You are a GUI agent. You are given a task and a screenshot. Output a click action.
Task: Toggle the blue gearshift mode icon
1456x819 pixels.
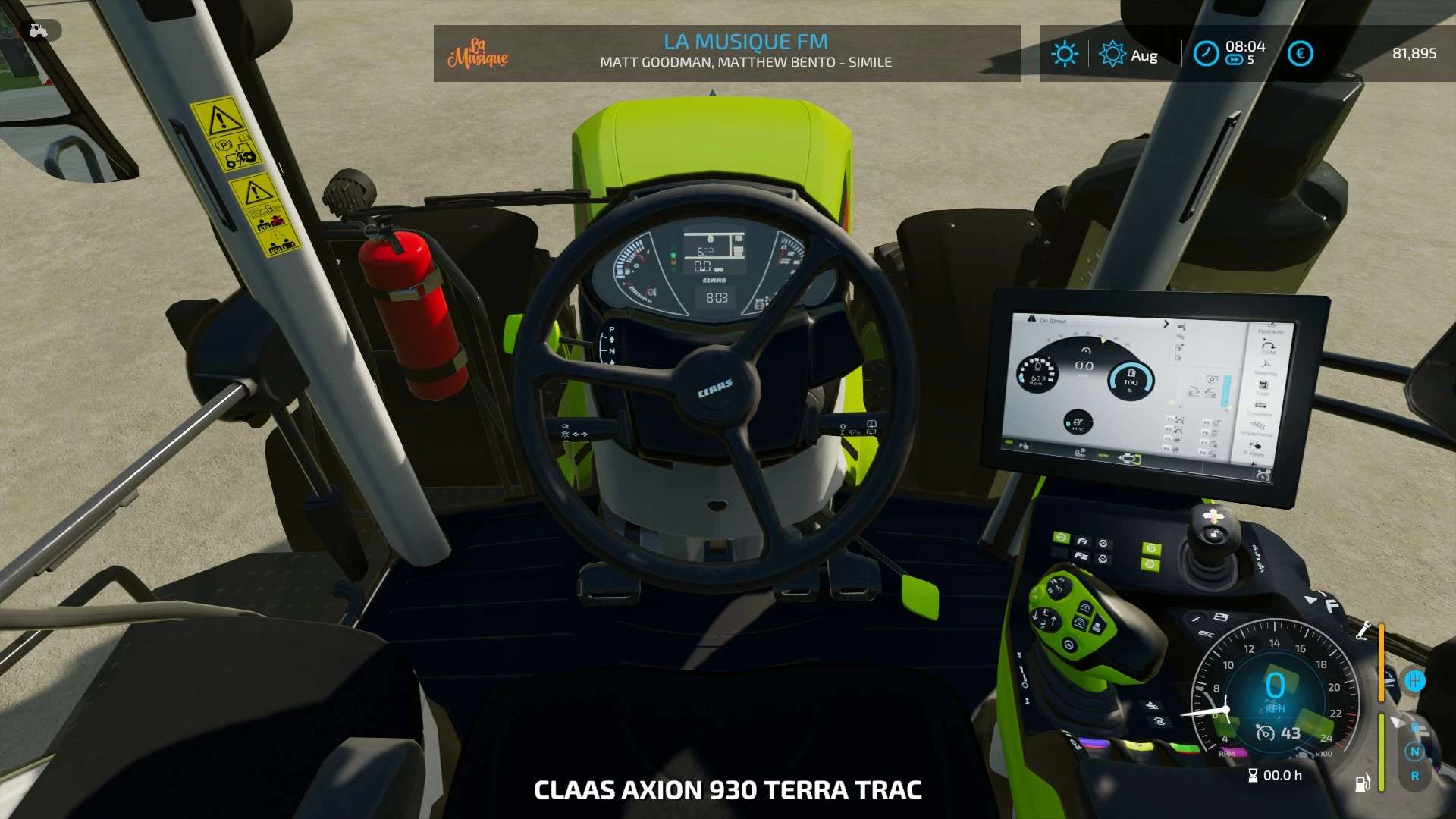(x=1414, y=681)
